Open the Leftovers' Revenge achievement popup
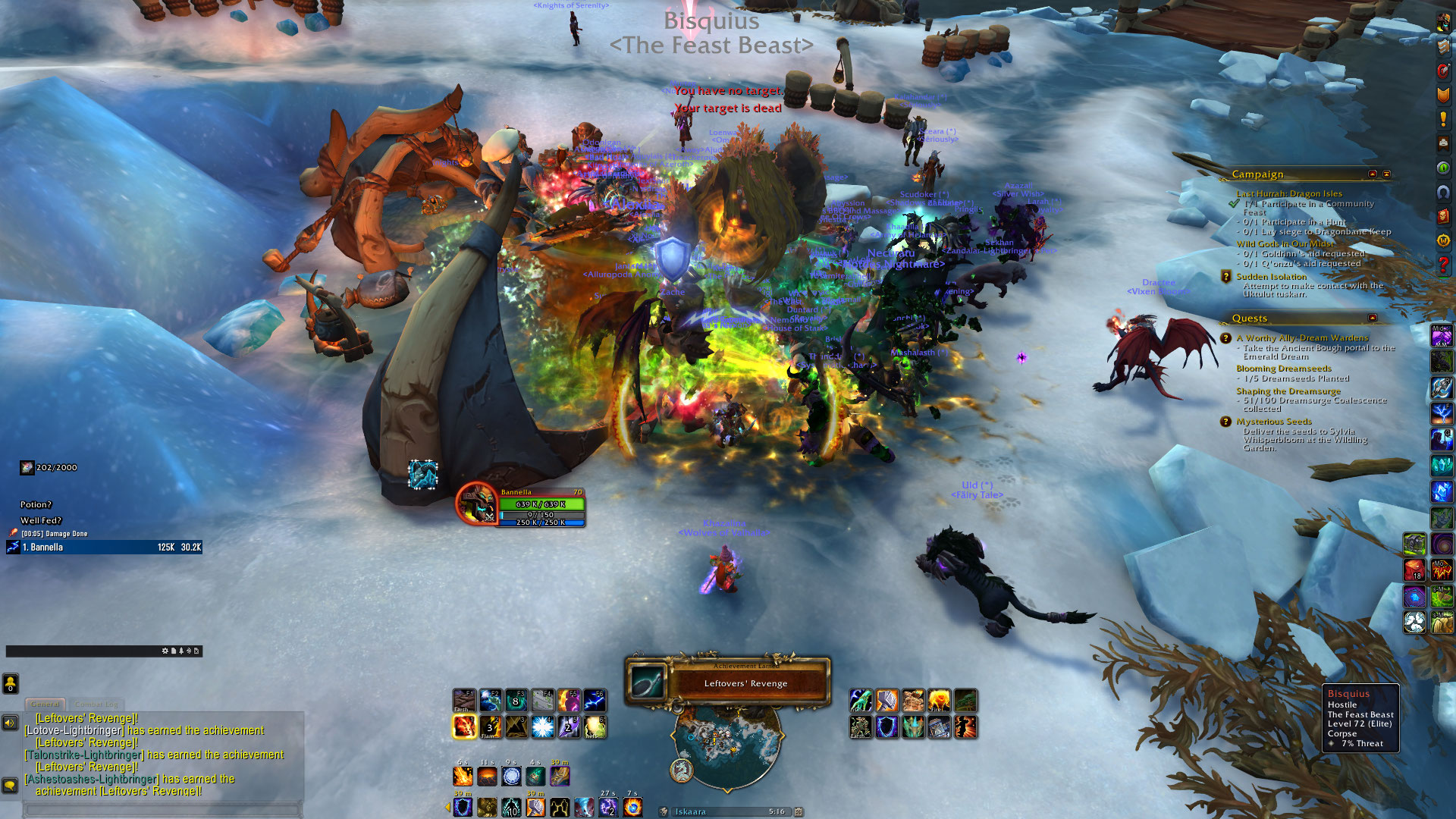The image size is (1456, 819). [x=728, y=681]
